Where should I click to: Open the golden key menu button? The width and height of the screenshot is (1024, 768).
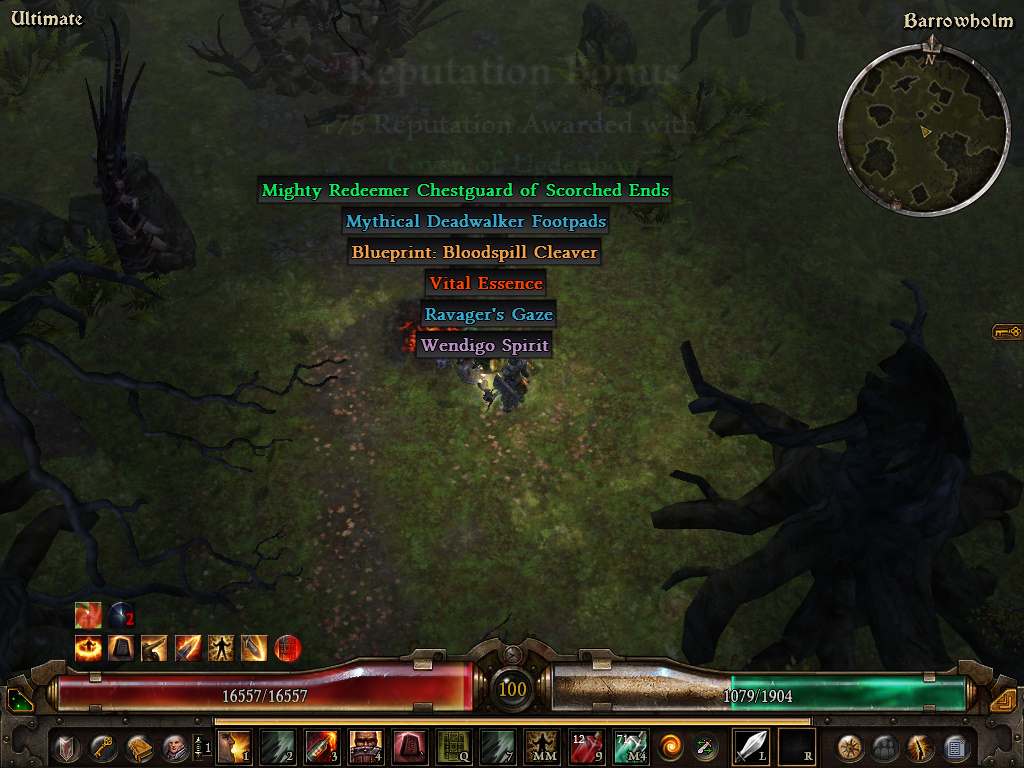103,746
